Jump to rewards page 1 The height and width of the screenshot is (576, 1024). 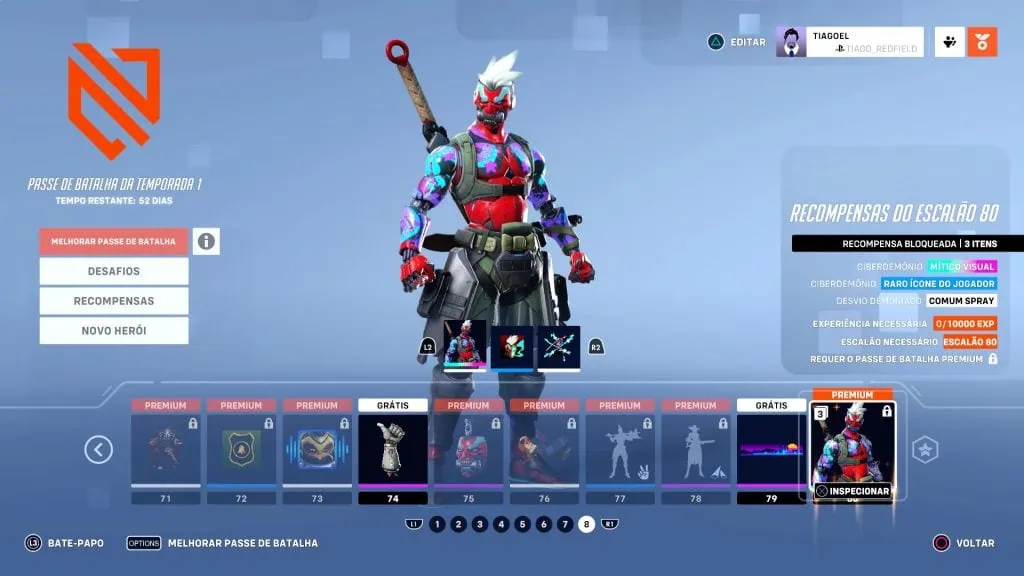coord(437,524)
